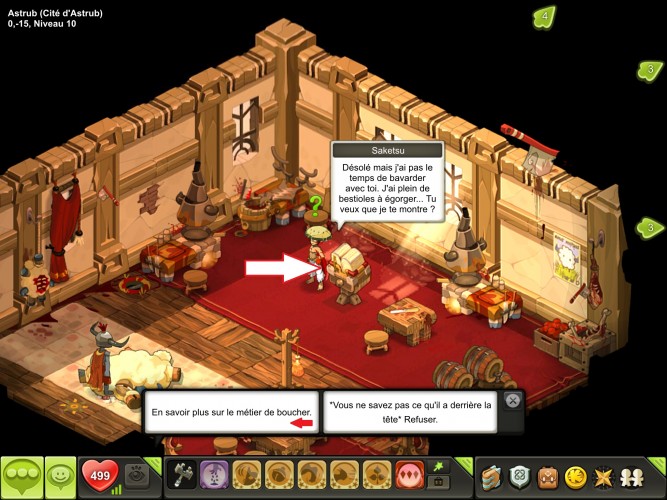
Task: Select the hammer weapon shortcut
Action: (x=183, y=475)
